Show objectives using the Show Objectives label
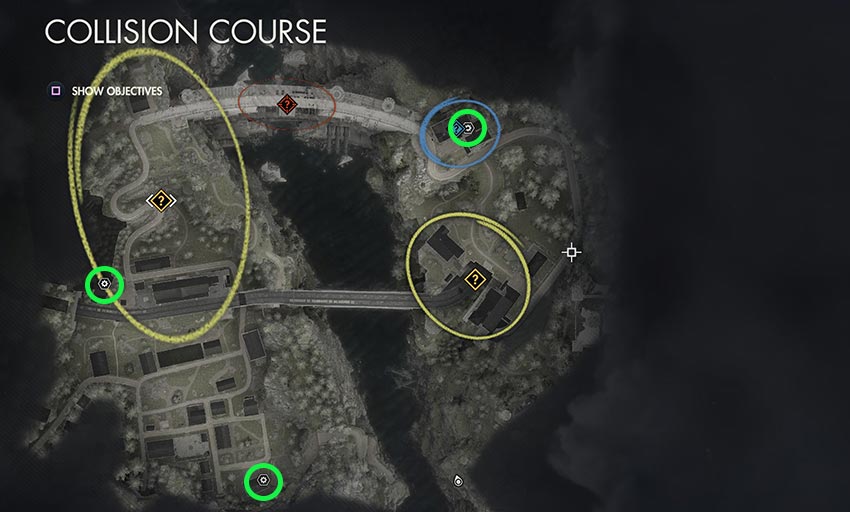Screen dimensions: 850x512 click(x=117, y=92)
